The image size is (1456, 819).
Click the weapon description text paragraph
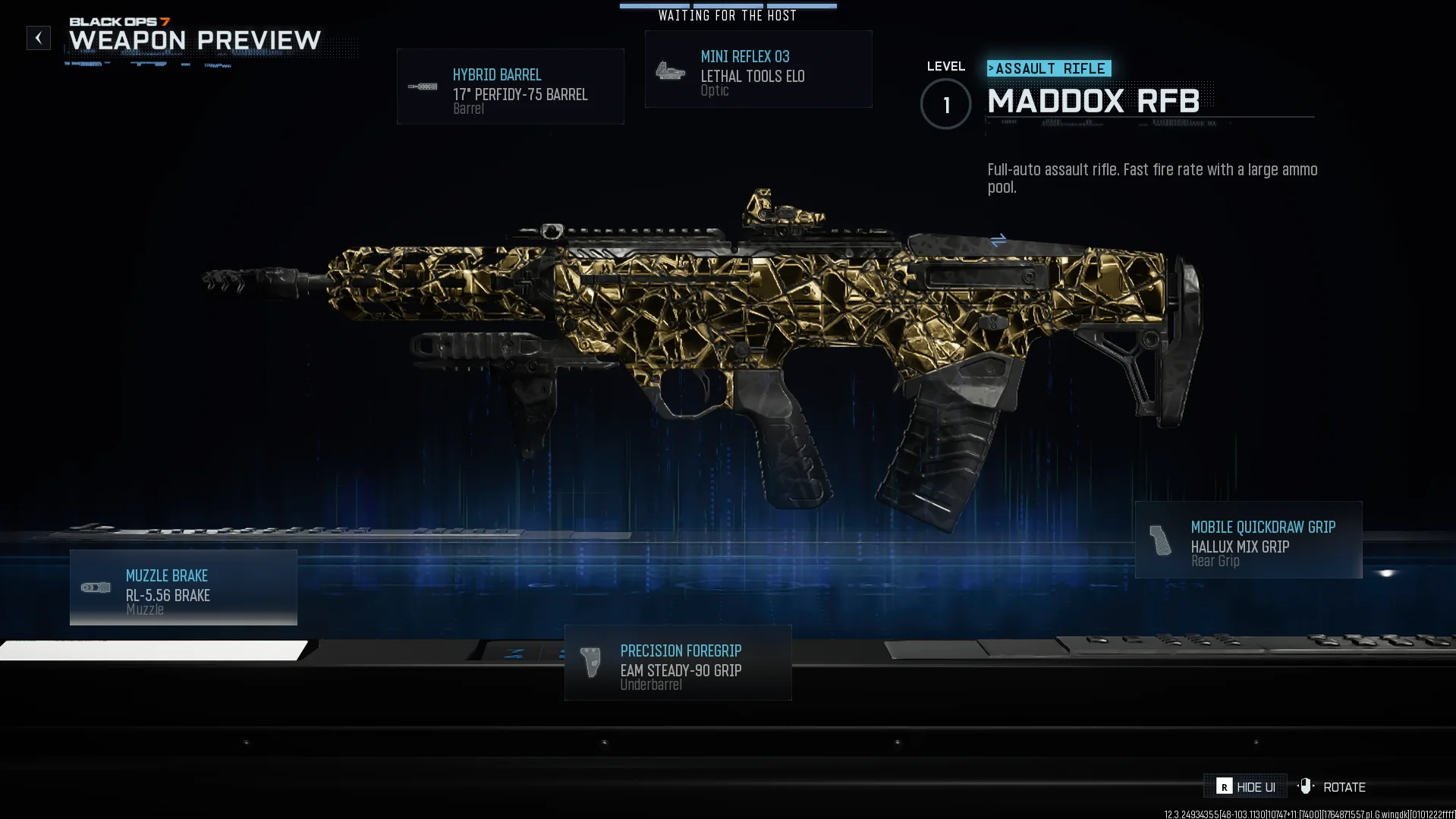pyautogui.click(x=1152, y=178)
